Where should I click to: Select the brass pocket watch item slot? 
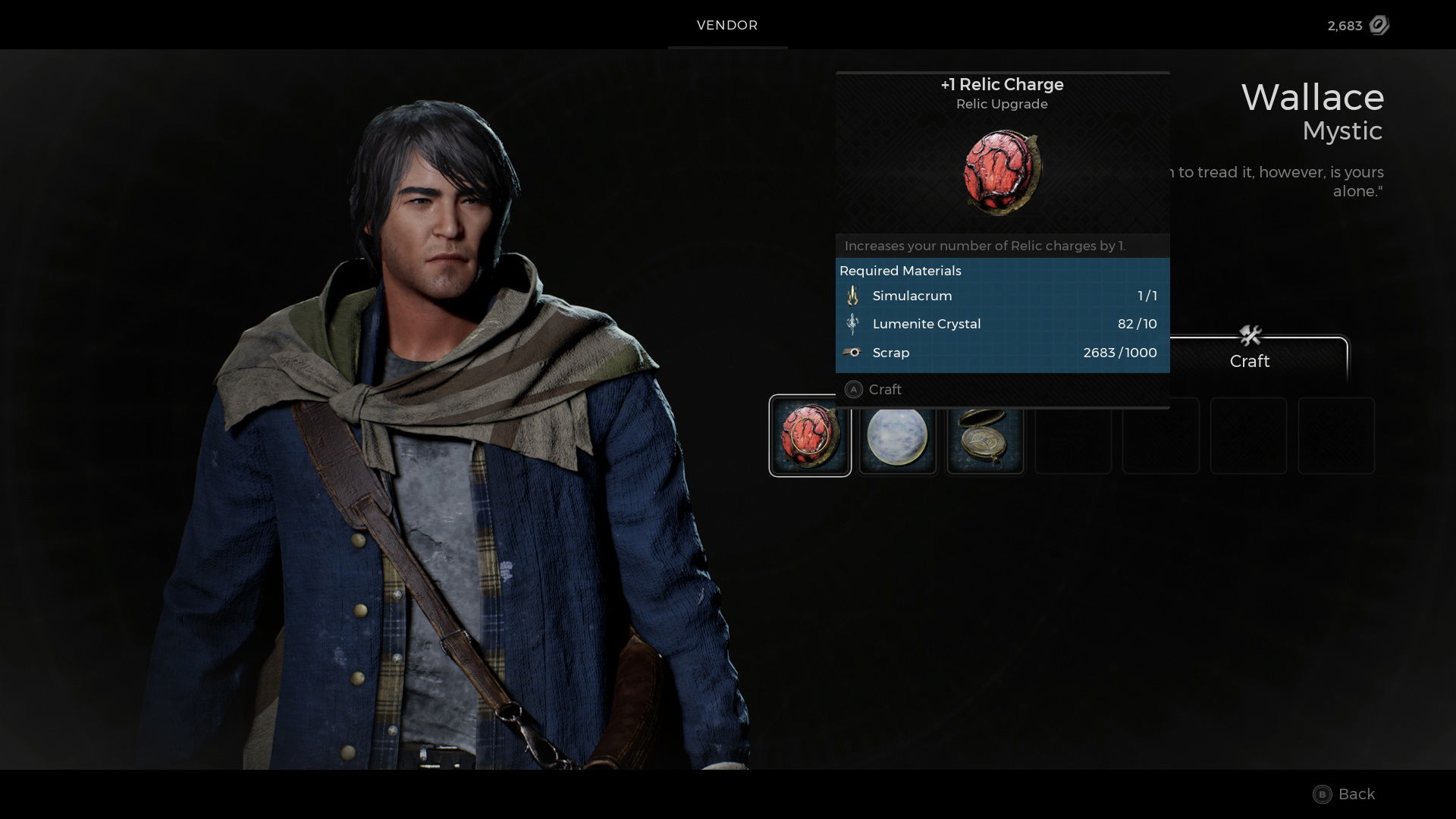pos(985,436)
